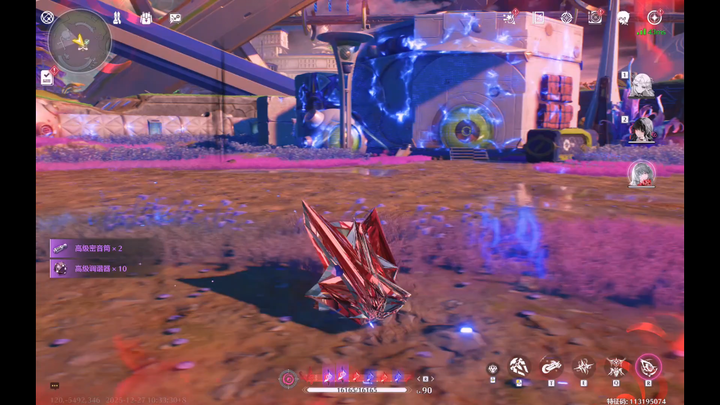The height and width of the screenshot is (405, 720).
Task: Open the quest checklist icon below minimap
Action: (x=47, y=76)
